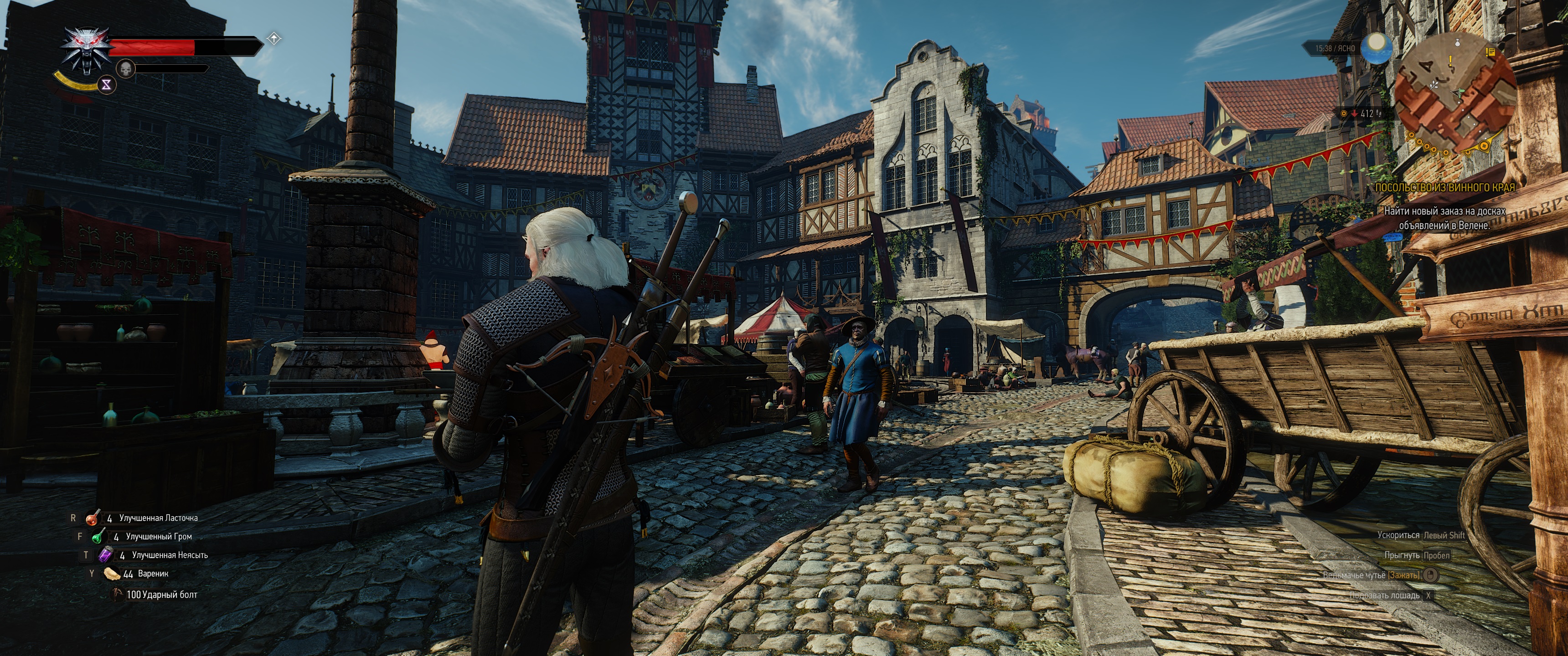The height and width of the screenshot is (656, 1568).
Task: Click the selected sign icon under medallion
Action: click(107, 85)
